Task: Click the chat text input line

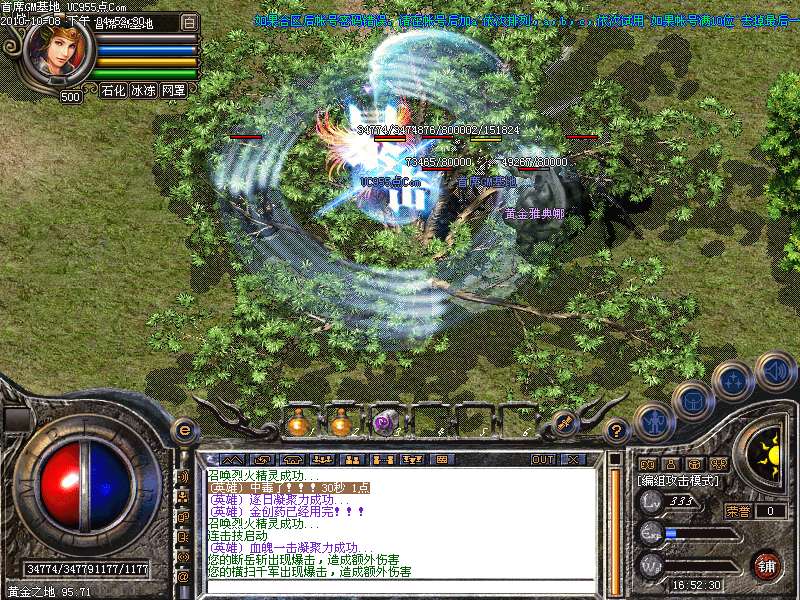Action: click(x=400, y=587)
